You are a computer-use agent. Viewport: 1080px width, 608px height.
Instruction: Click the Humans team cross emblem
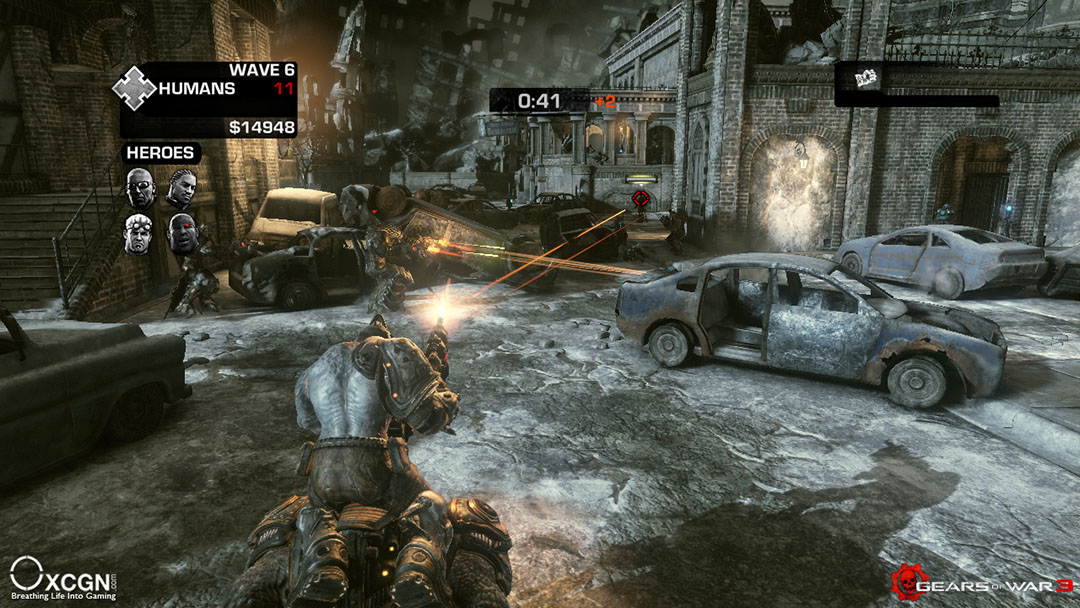(x=134, y=88)
